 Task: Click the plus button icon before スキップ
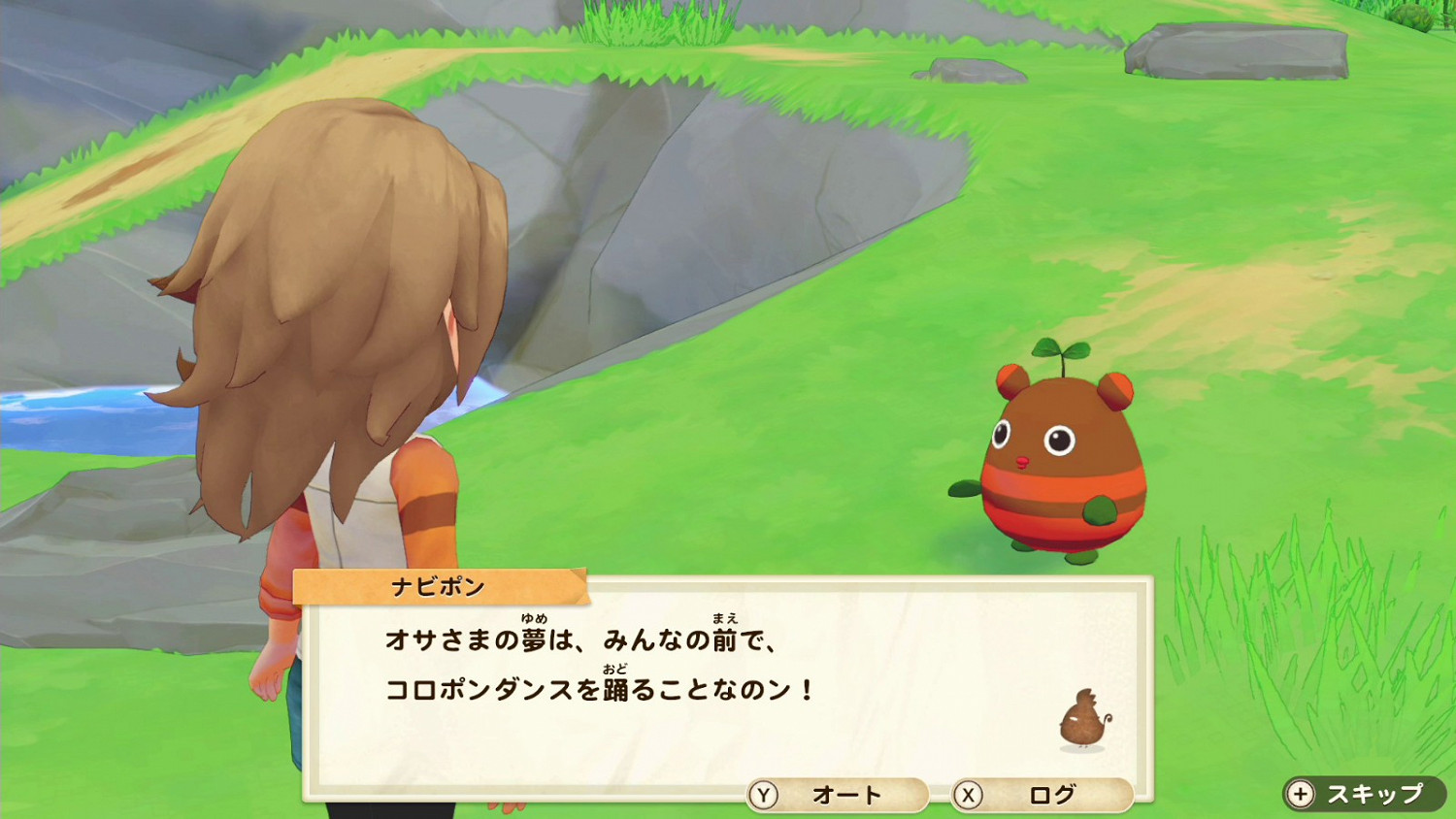[1299, 793]
